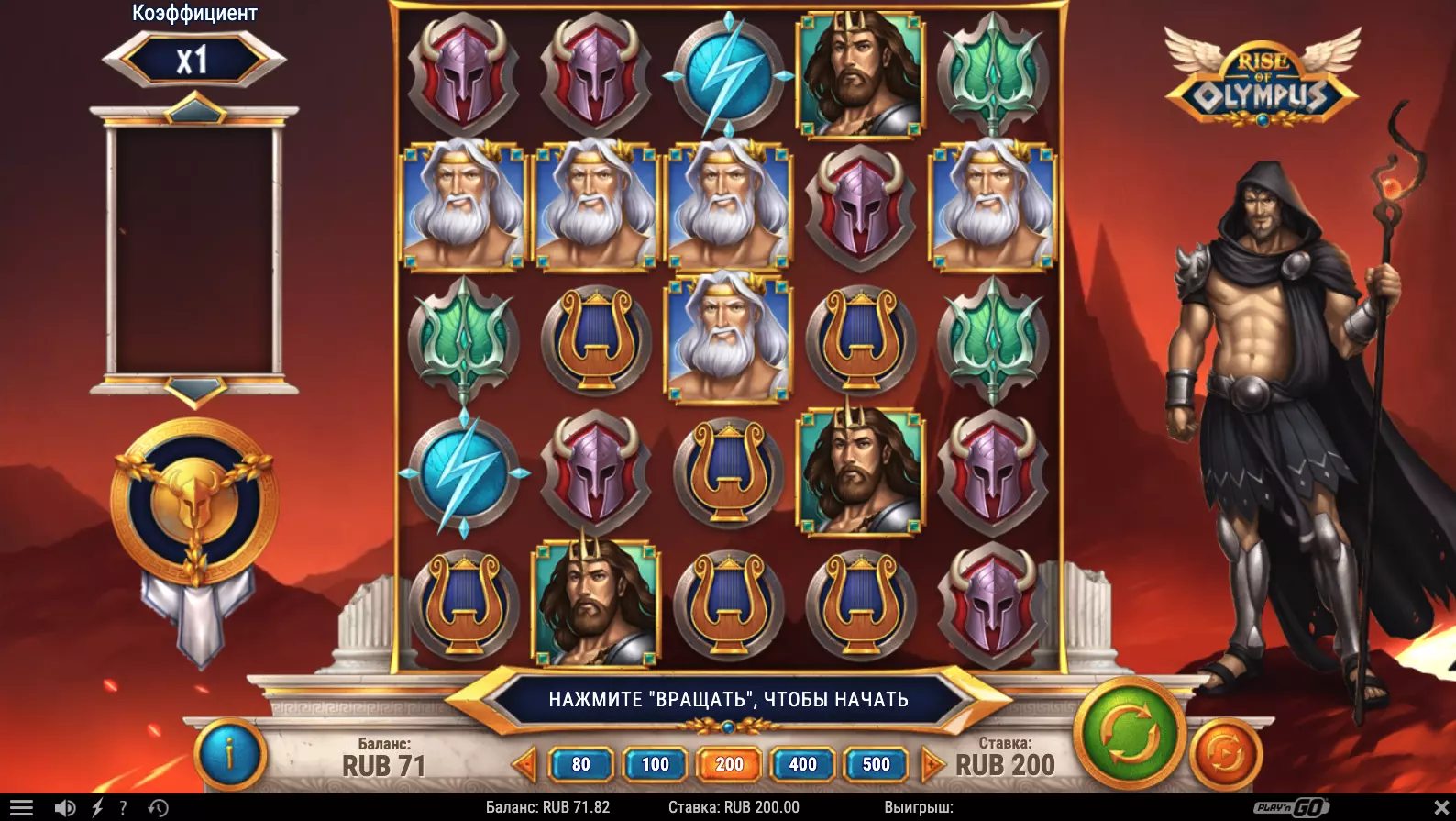This screenshot has height=821, width=1456.
Task: Increase the bet with the right arrow
Action: [932, 764]
